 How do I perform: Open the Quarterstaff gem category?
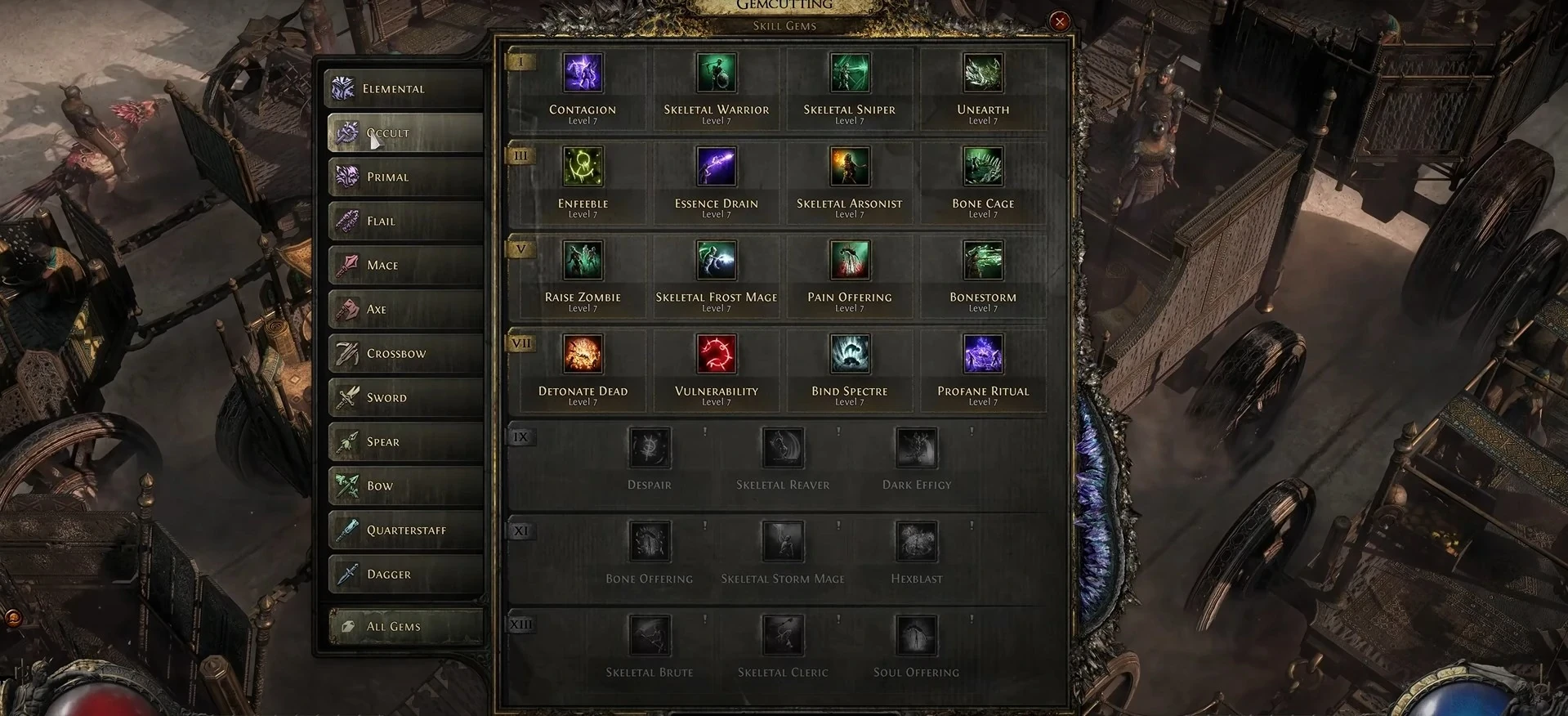pos(404,530)
